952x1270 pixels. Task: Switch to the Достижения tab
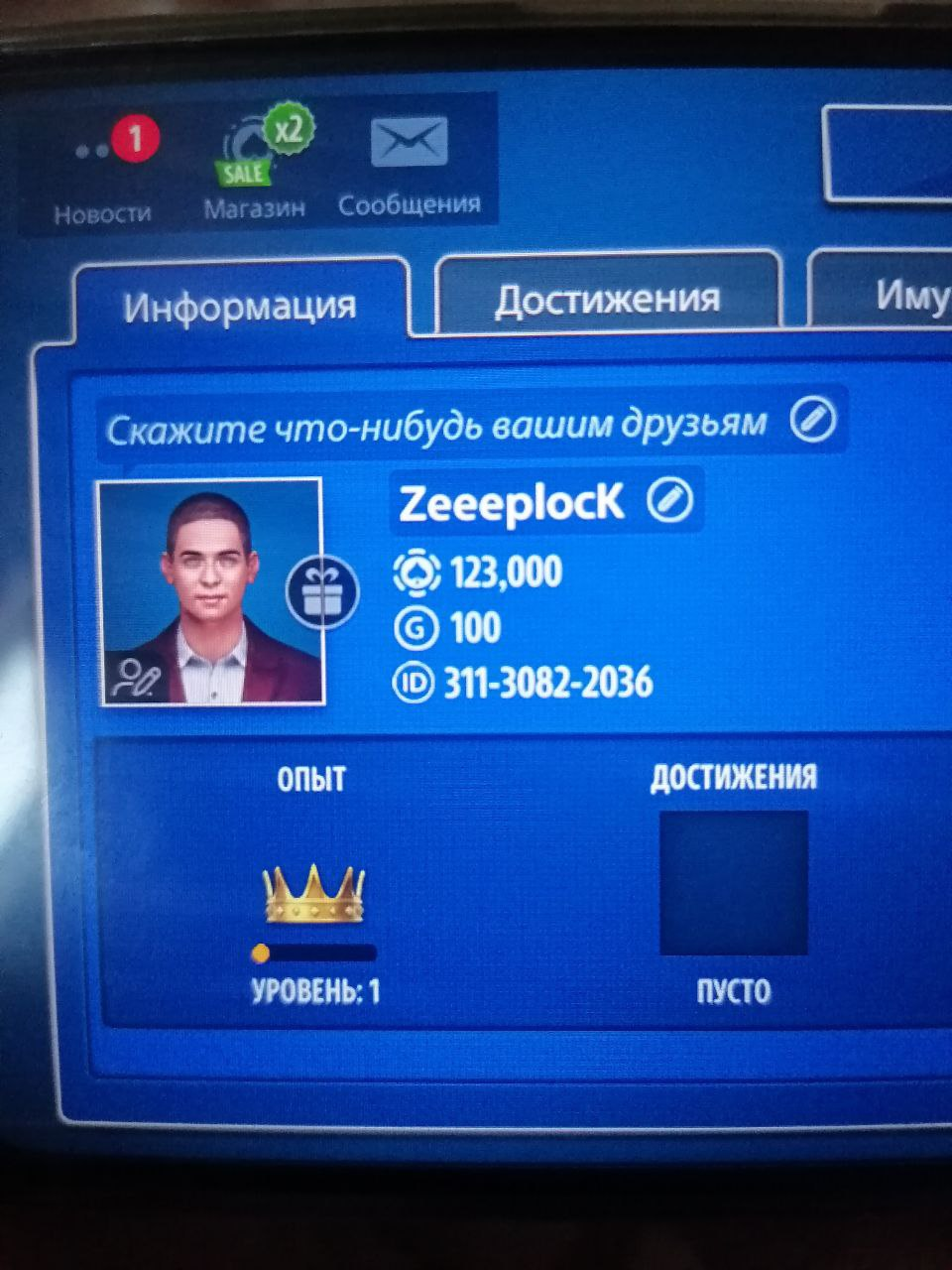coord(607,298)
